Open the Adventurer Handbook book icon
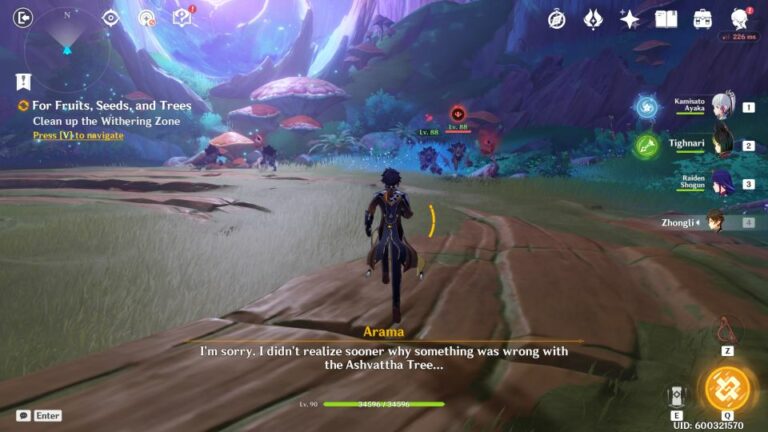This screenshot has width=768, height=432. pyautogui.click(x=666, y=19)
